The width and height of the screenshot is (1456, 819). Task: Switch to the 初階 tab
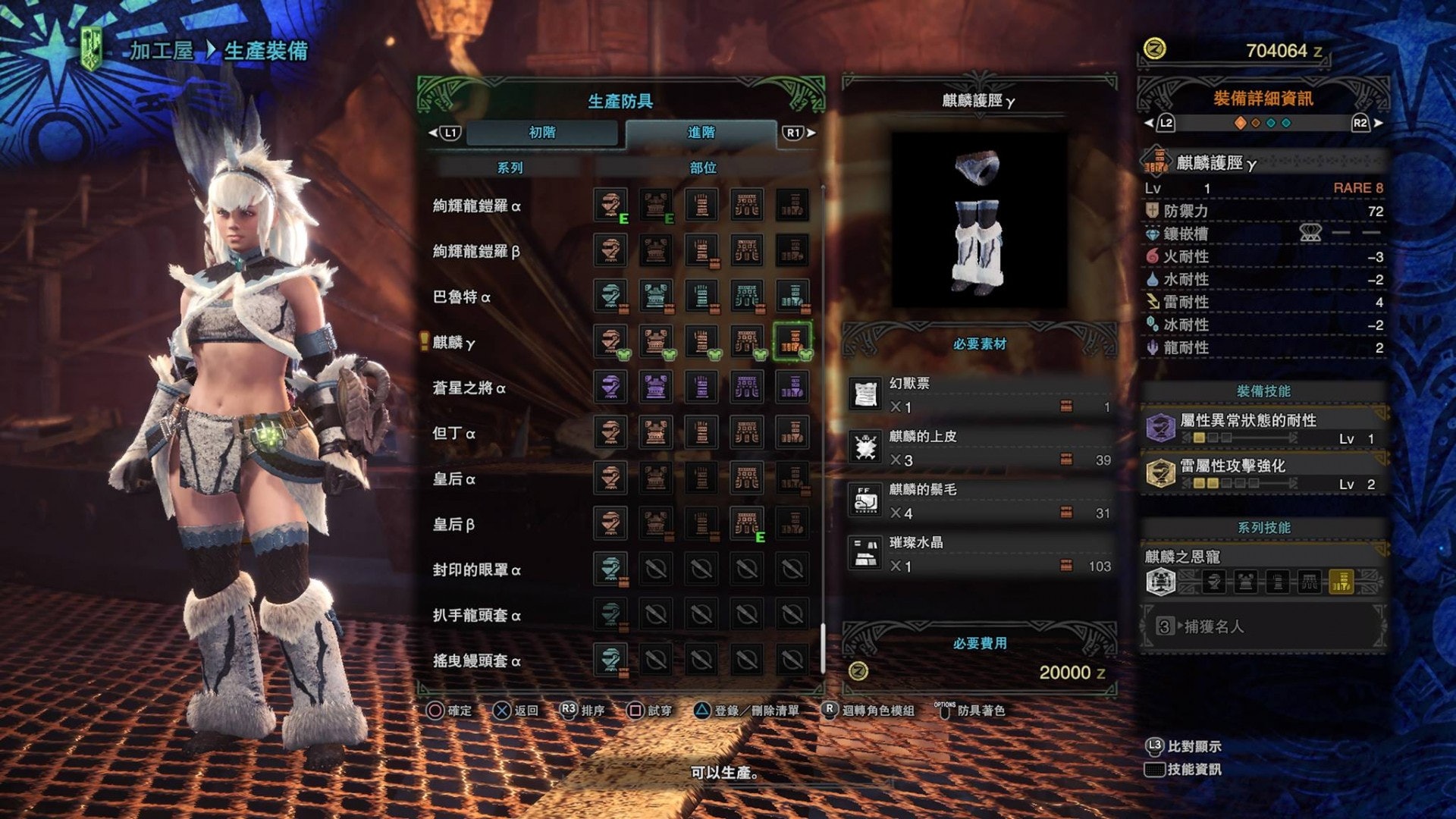pyautogui.click(x=542, y=133)
